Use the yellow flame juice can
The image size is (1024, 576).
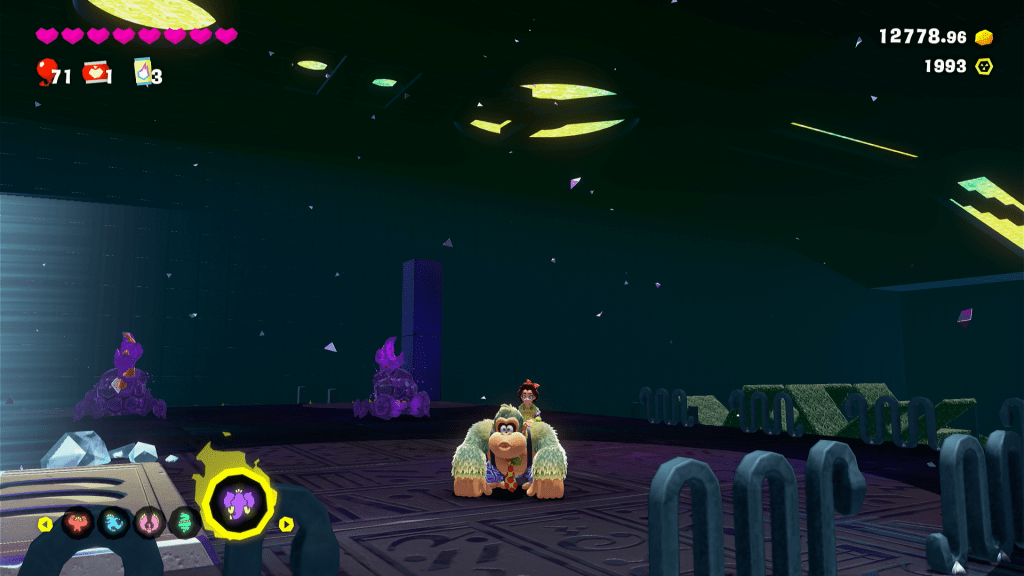(x=142, y=72)
